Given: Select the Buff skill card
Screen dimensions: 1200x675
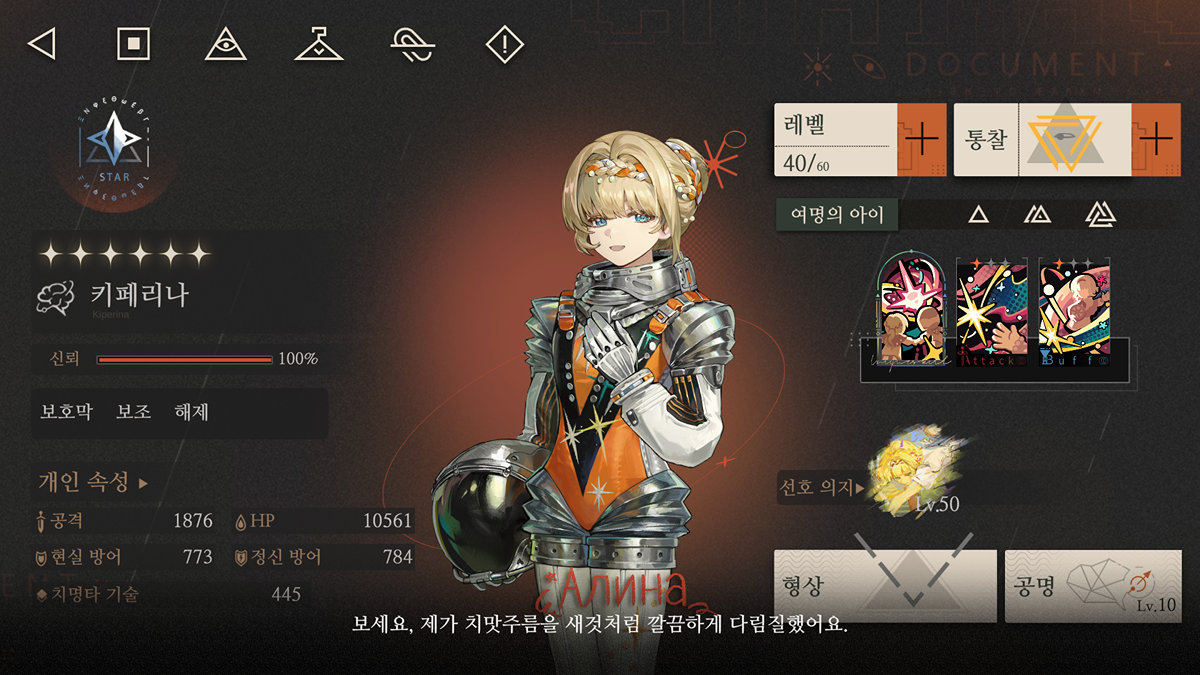Looking at the screenshot, I should [x=1074, y=311].
